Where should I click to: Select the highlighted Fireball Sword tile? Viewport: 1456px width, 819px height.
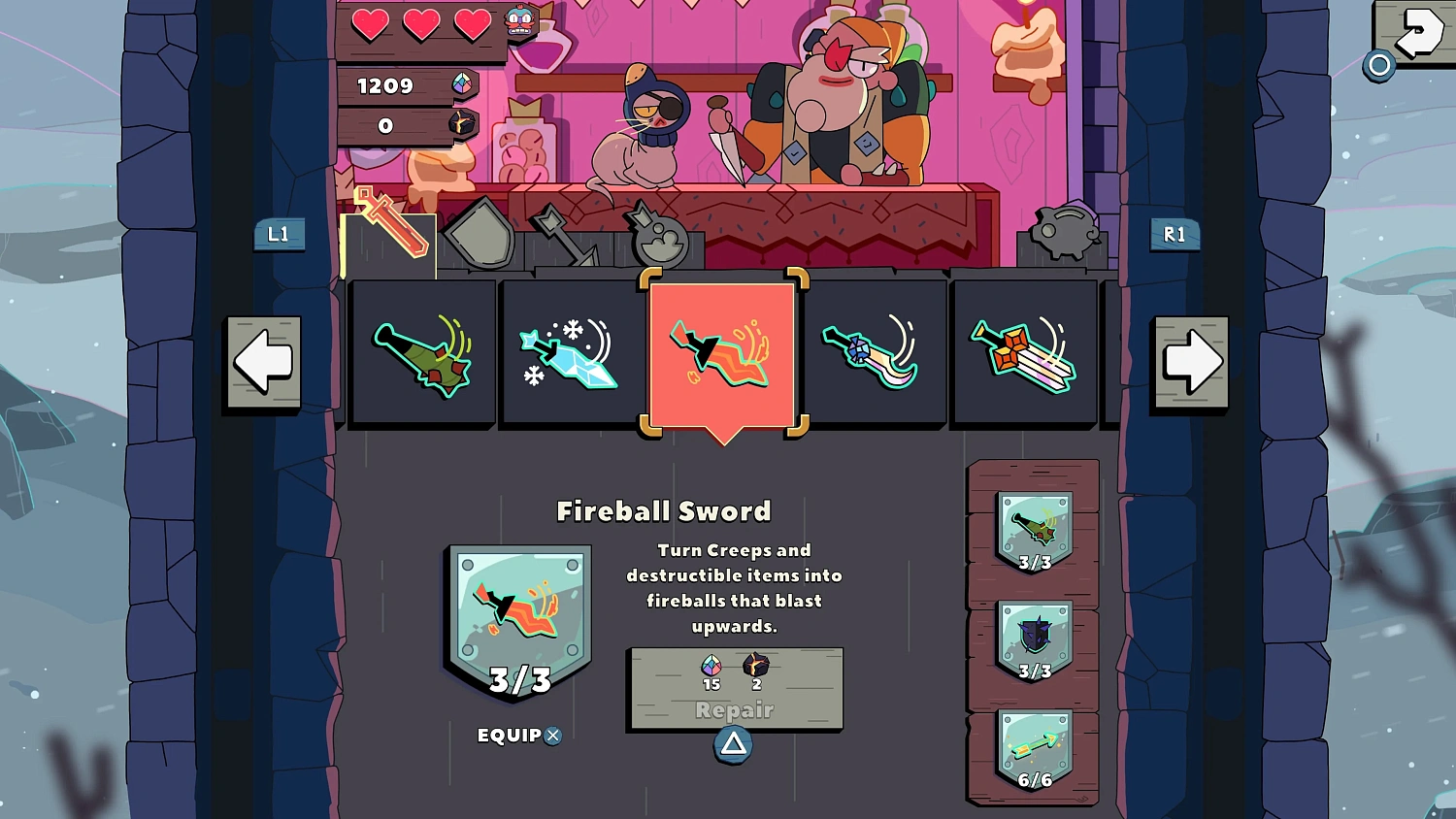[722, 354]
